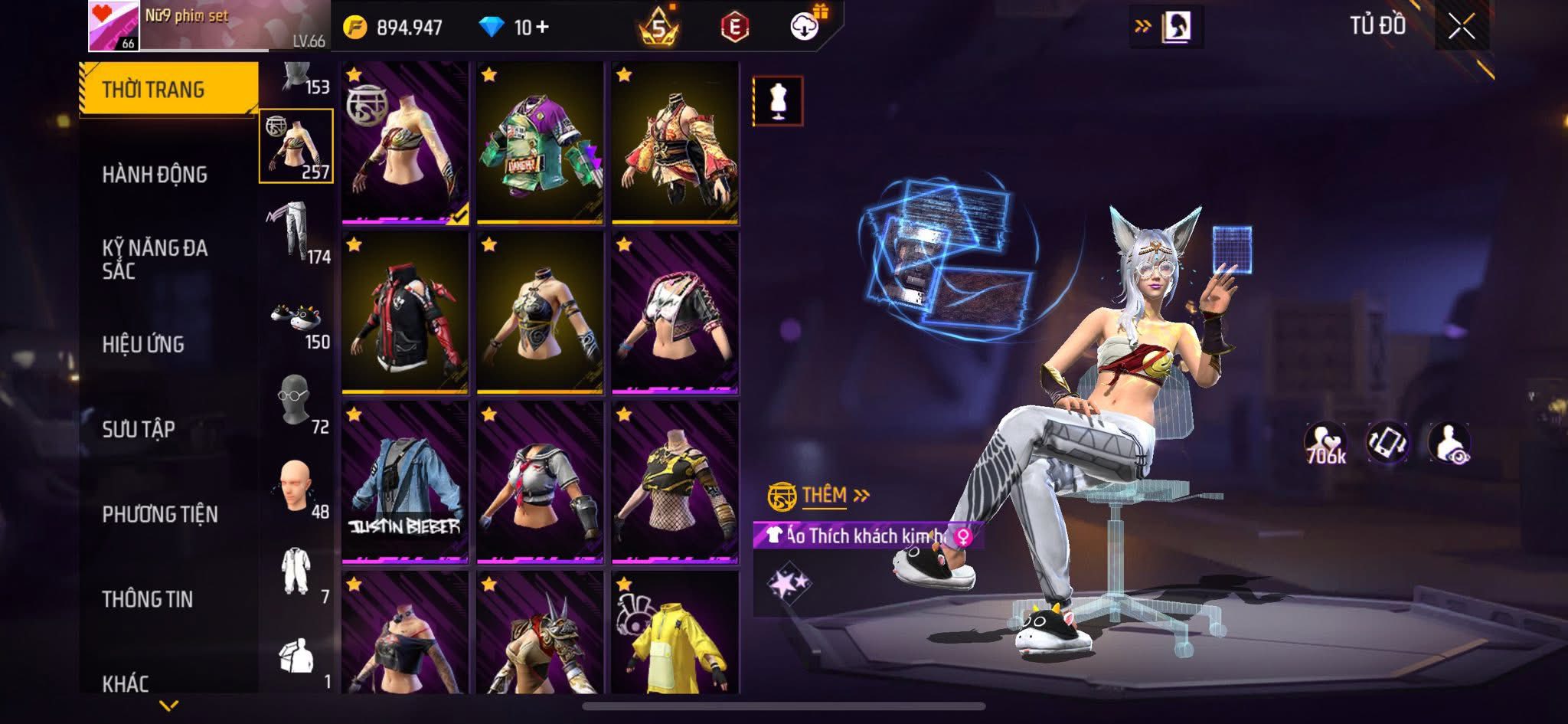Select the KỸ NĂNG ĐA SẮC tab

(155, 259)
